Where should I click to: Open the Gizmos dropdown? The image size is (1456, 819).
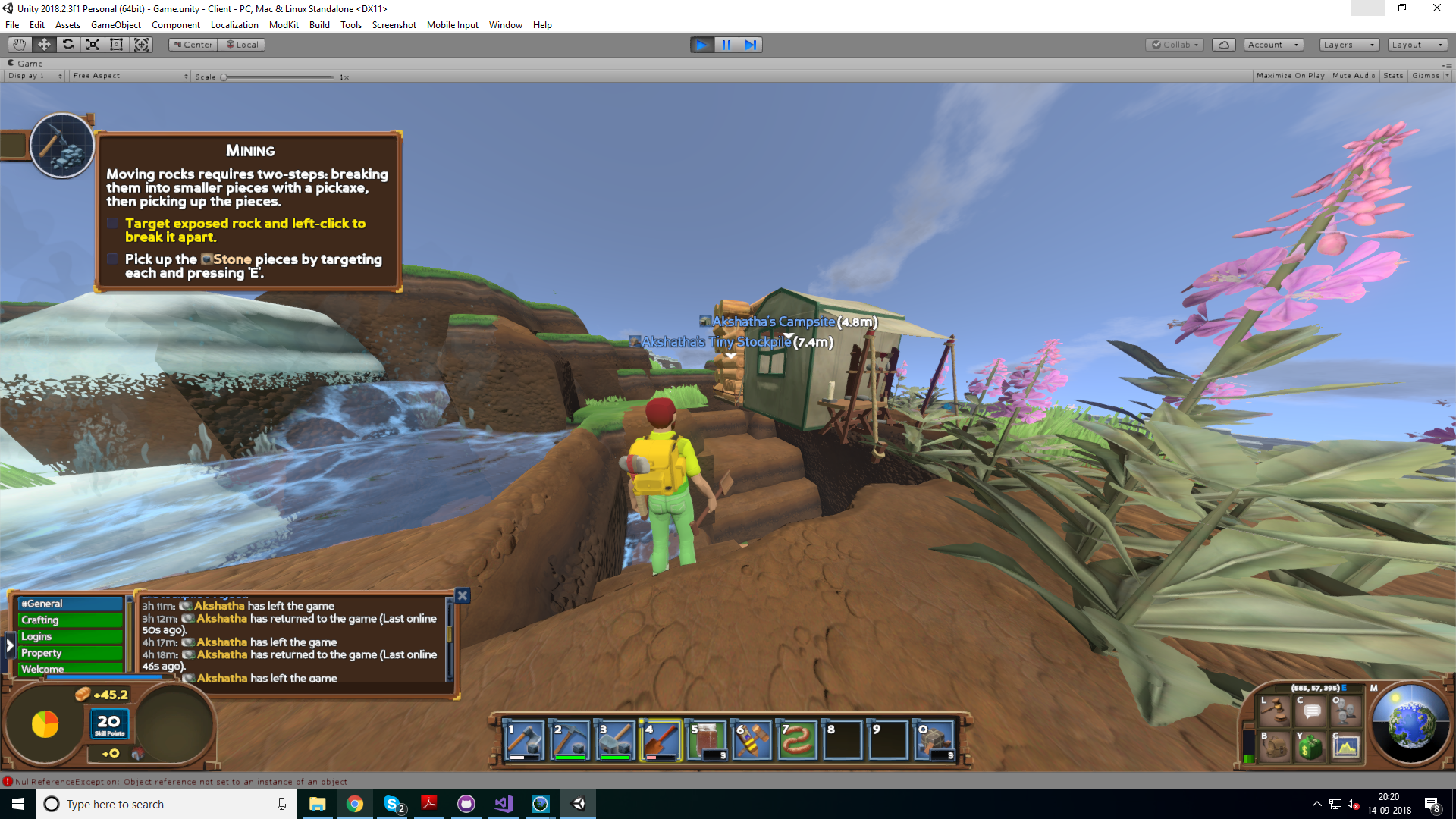(x=1427, y=75)
